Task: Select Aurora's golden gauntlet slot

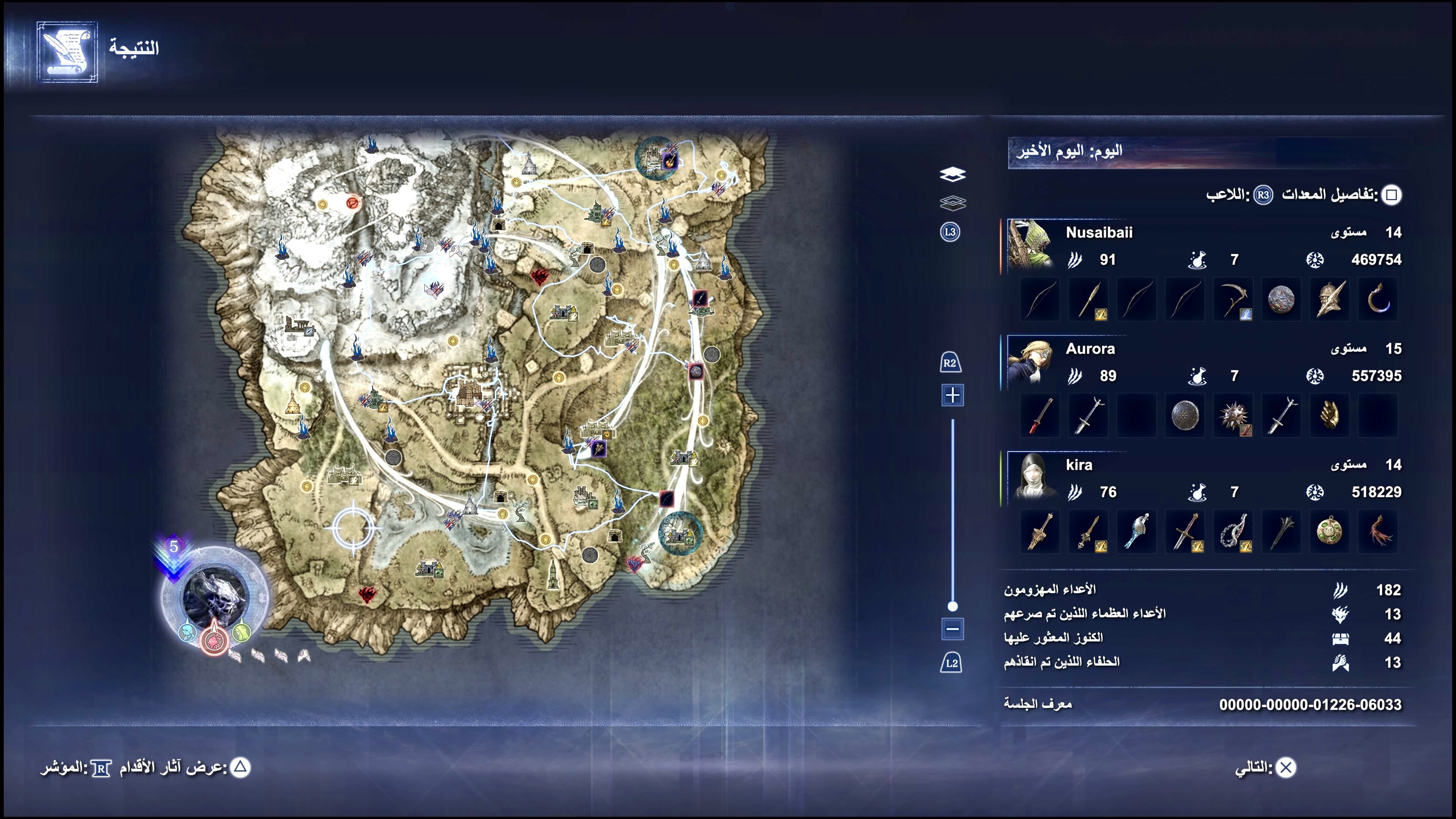Action: 1330,416
